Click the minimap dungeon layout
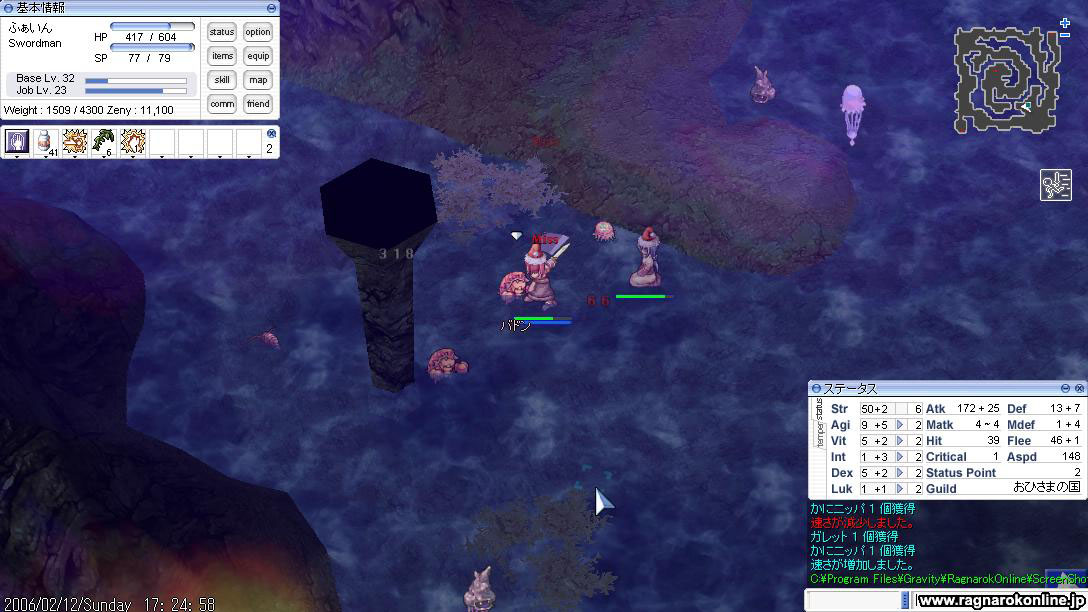Screen dimensions: 1088x612 (x=1005, y=80)
